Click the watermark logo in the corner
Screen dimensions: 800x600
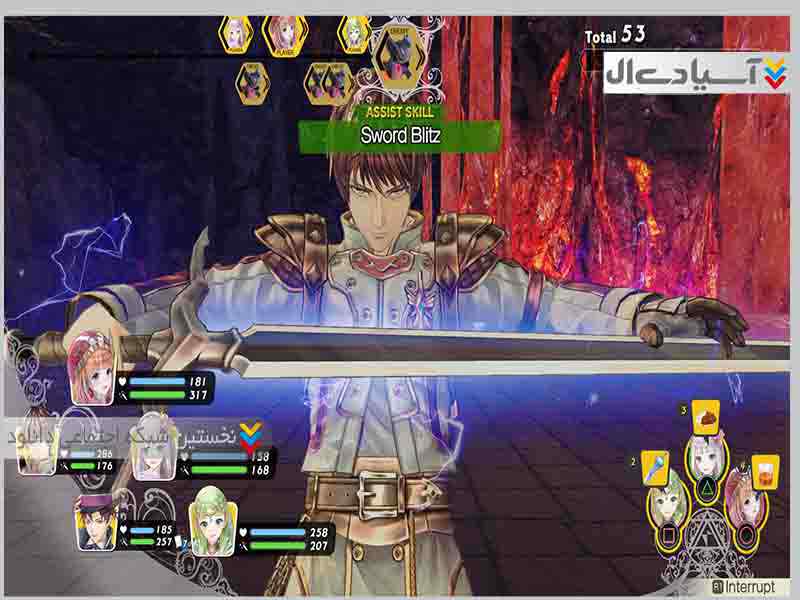695,70
